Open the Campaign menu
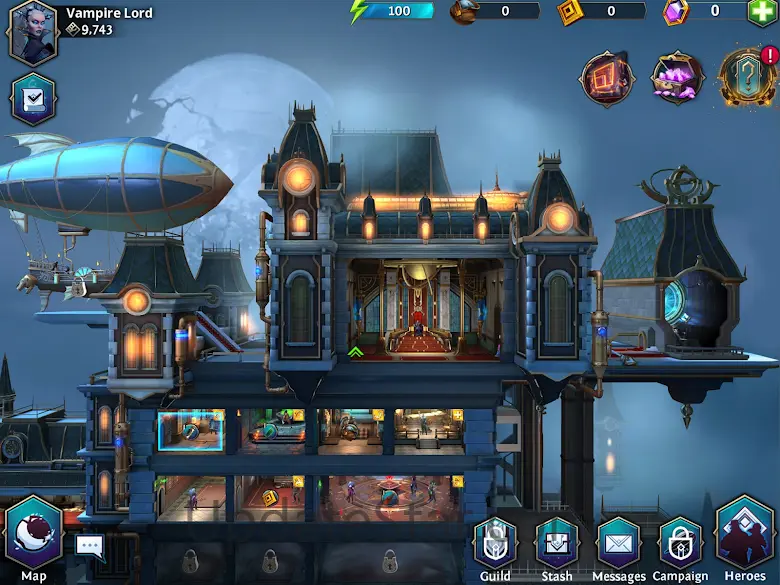The height and width of the screenshot is (585, 780). pyautogui.click(x=681, y=545)
